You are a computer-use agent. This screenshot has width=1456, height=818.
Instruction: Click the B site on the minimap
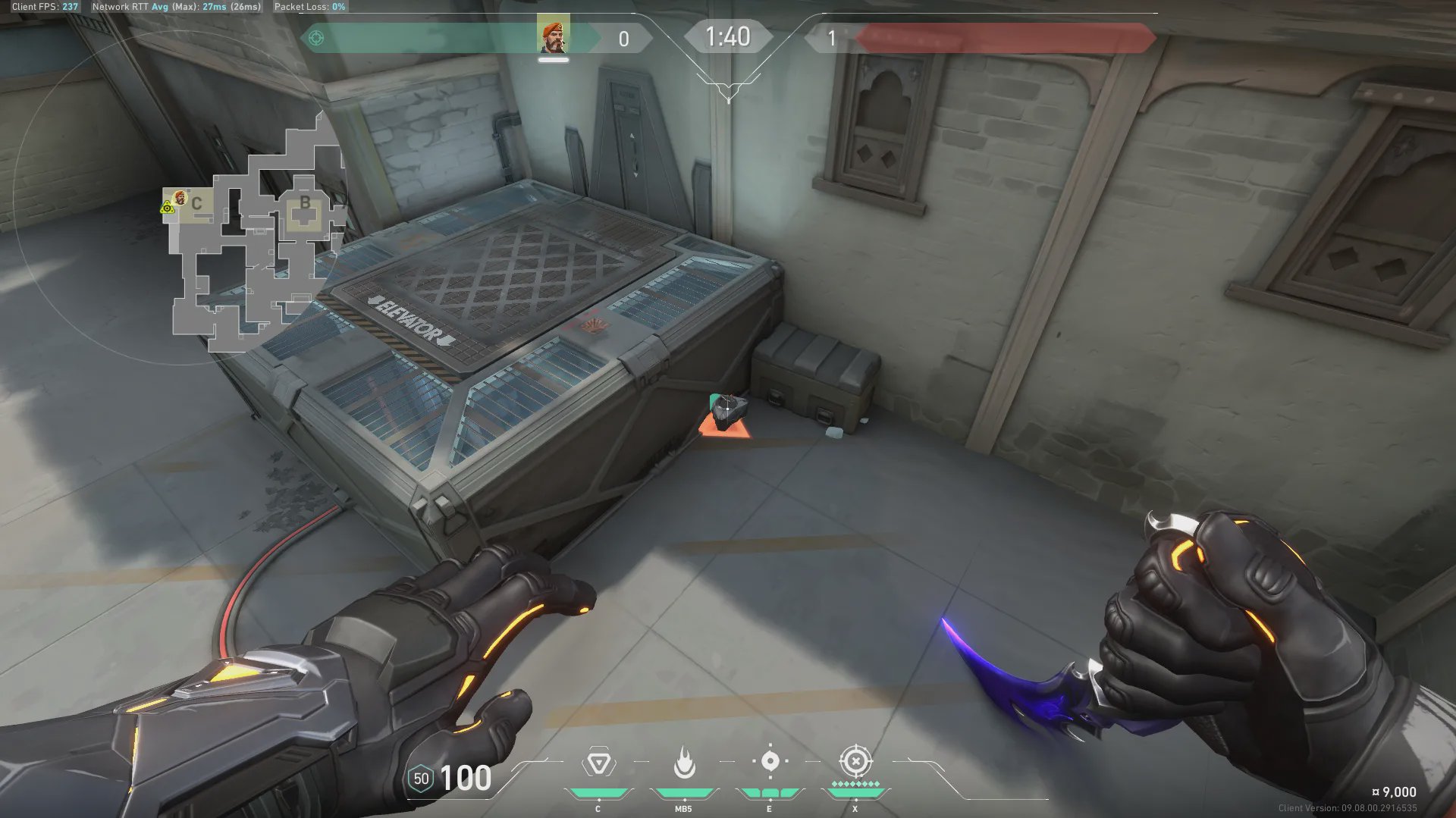[305, 203]
